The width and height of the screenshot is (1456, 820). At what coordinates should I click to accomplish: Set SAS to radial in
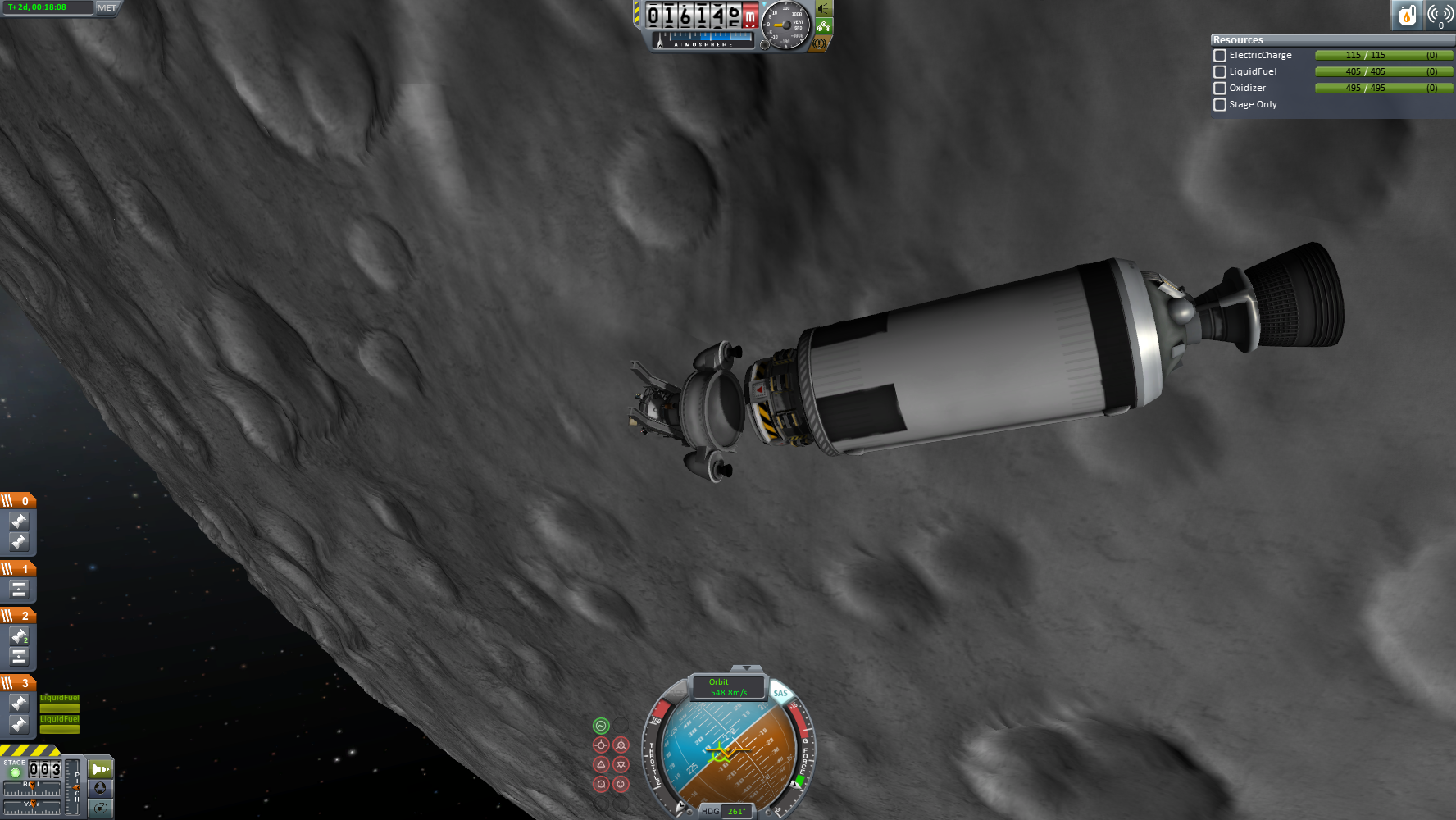click(x=601, y=784)
